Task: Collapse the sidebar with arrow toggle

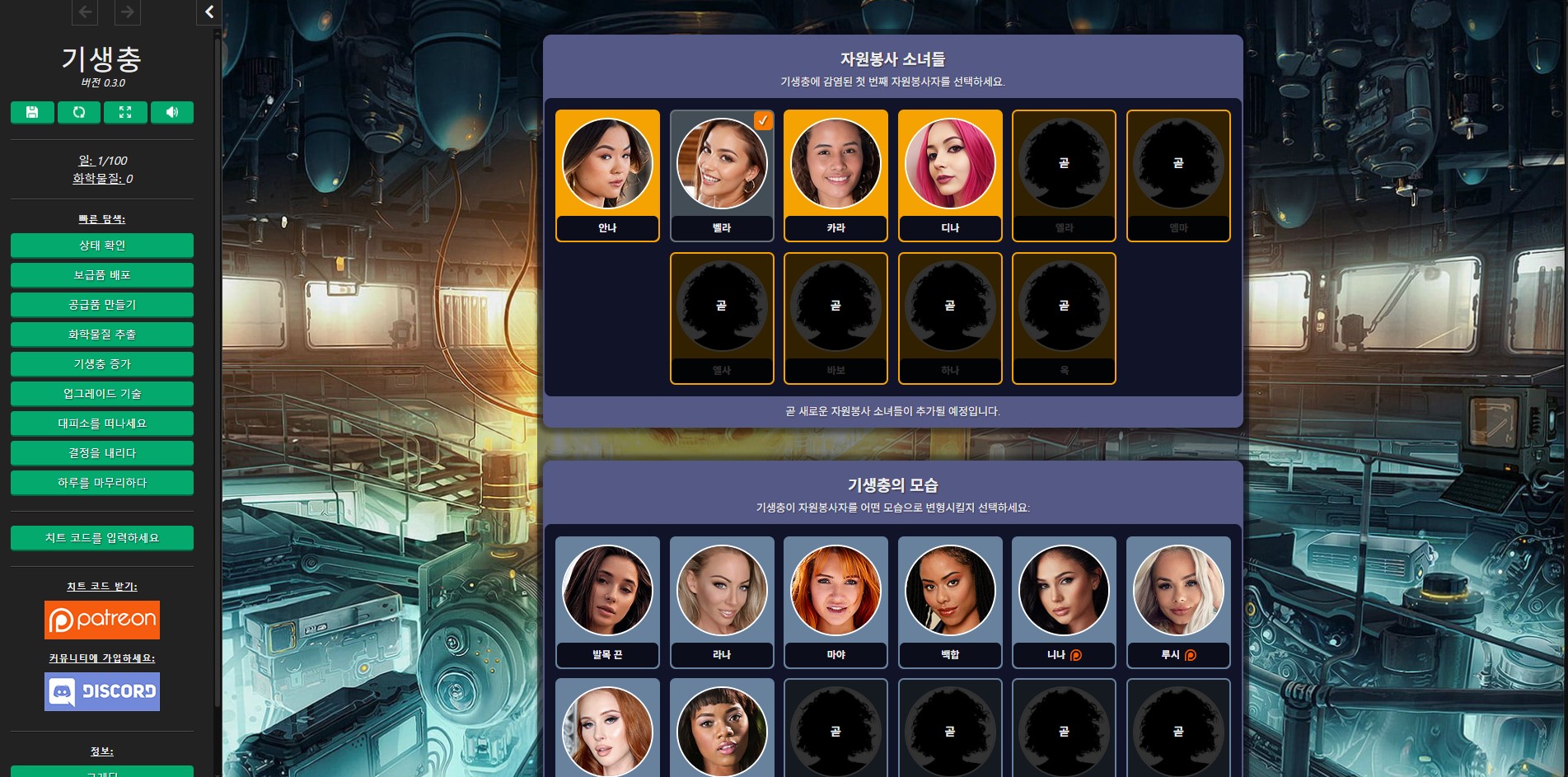Action: click(x=209, y=12)
